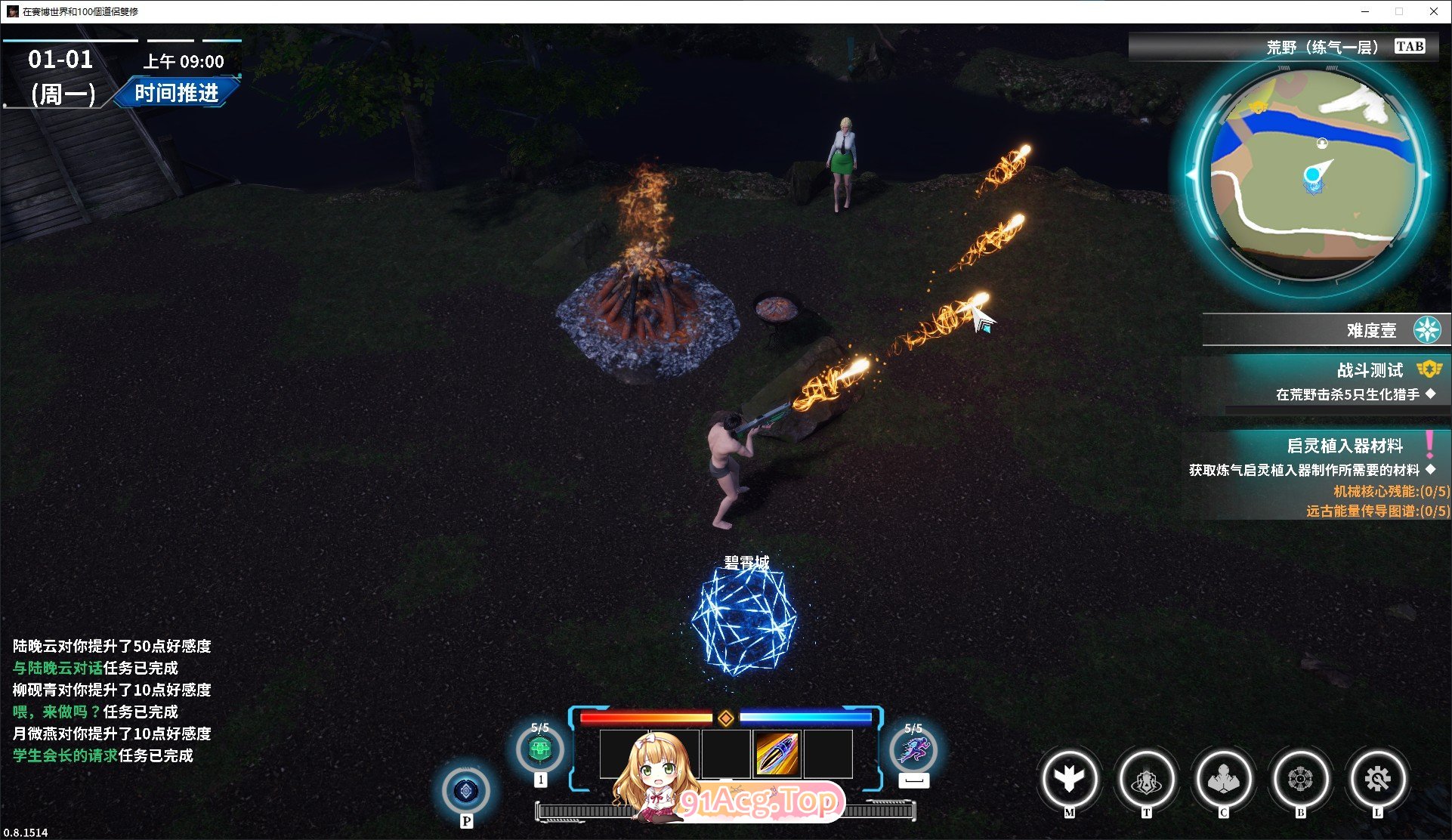Open the arrow emblem menu button labeled M
The image size is (1452, 840).
1069,779
